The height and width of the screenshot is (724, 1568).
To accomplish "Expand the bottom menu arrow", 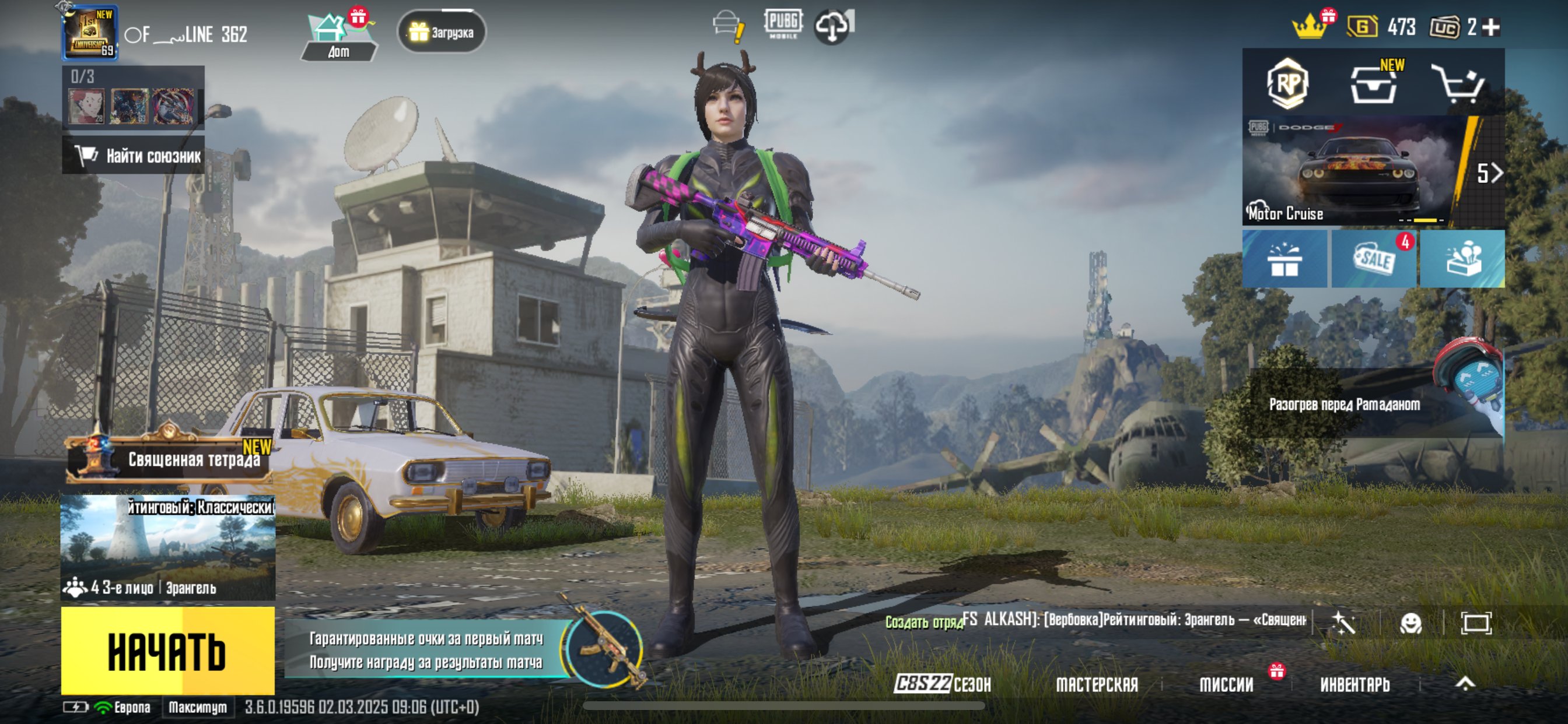I will [1465, 683].
